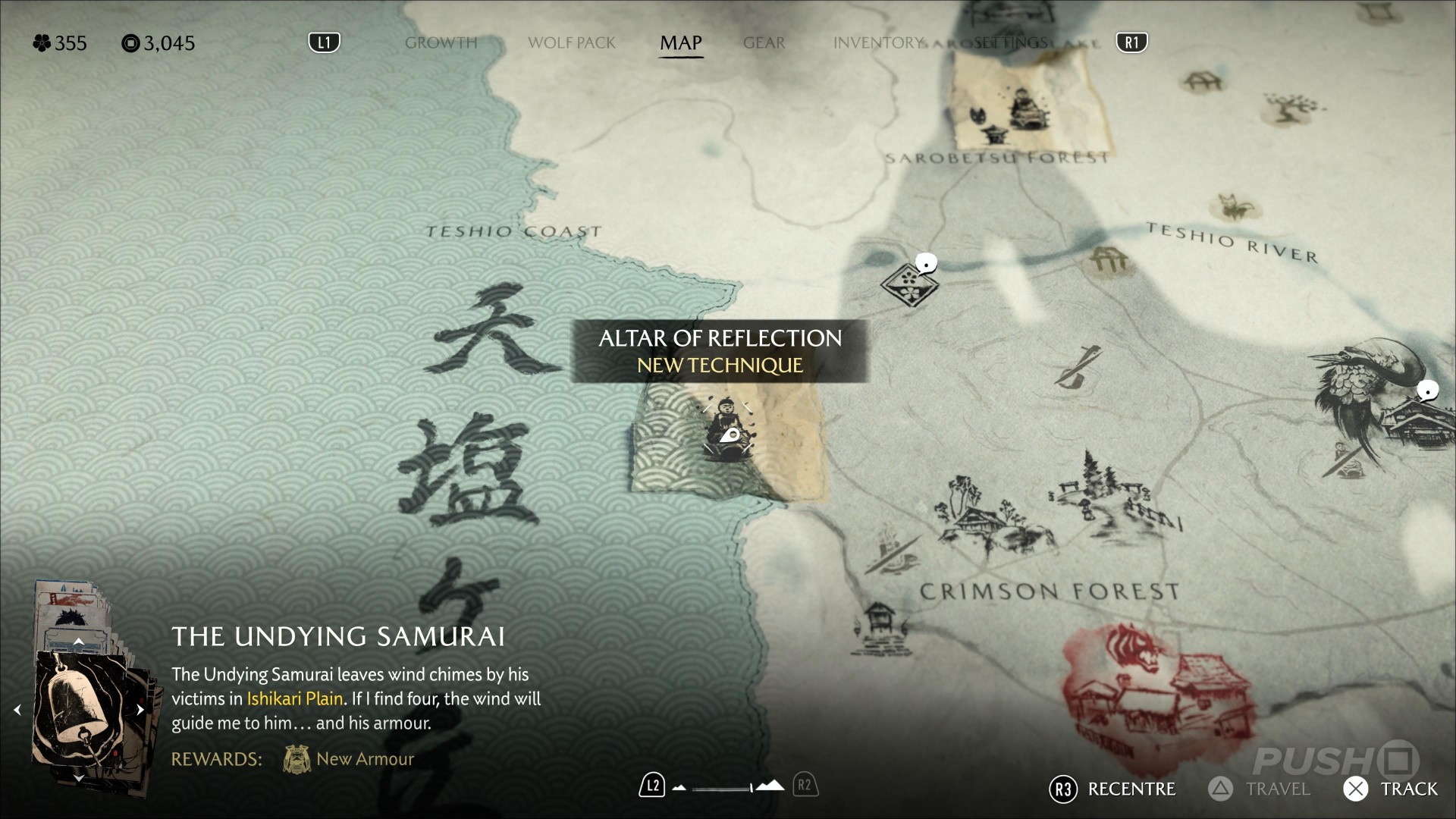Show the next quest card with right arrow
Viewport: 1456px width, 819px height.
pyautogui.click(x=140, y=710)
